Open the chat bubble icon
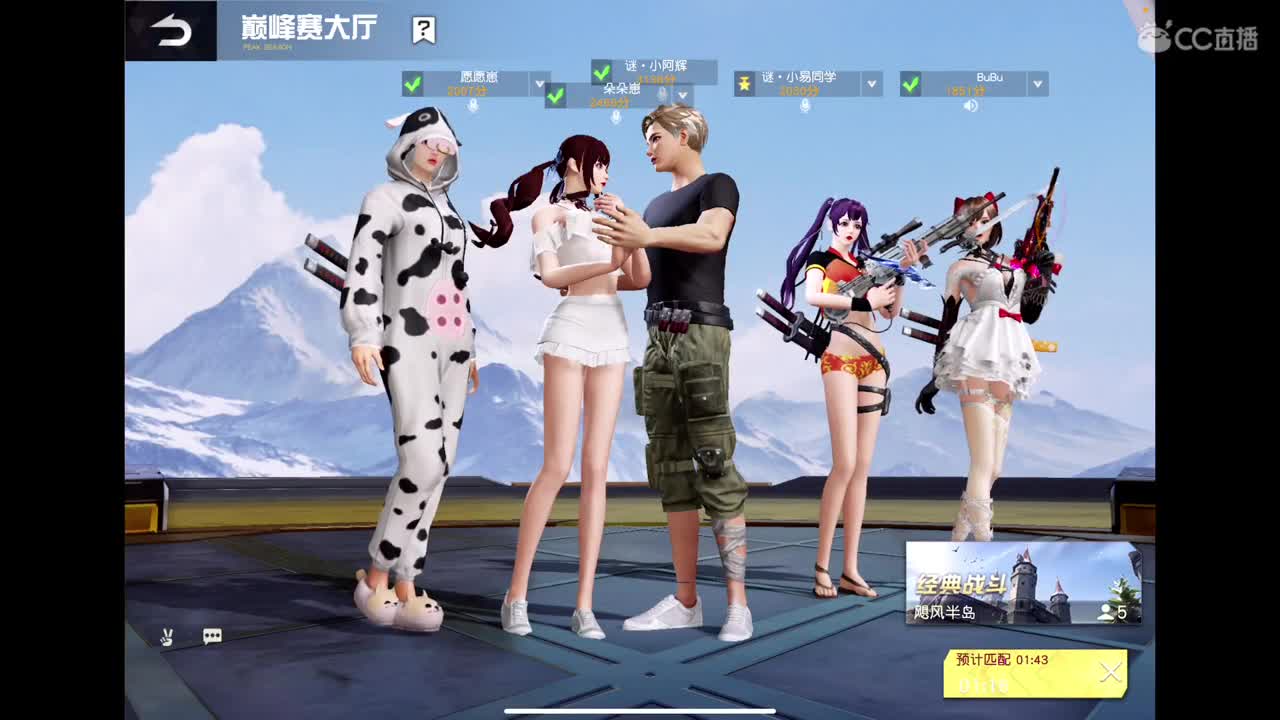The height and width of the screenshot is (720, 1280). (210, 635)
